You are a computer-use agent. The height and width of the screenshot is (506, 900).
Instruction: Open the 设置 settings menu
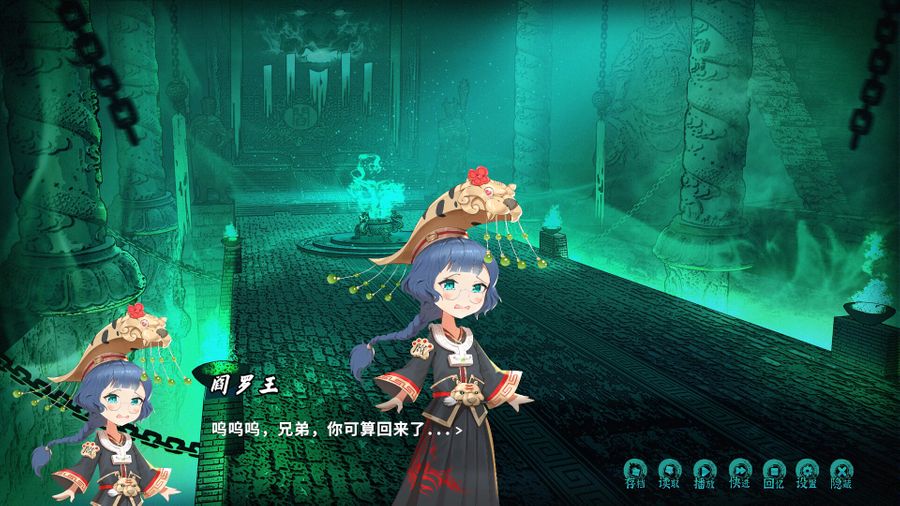click(807, 472)
